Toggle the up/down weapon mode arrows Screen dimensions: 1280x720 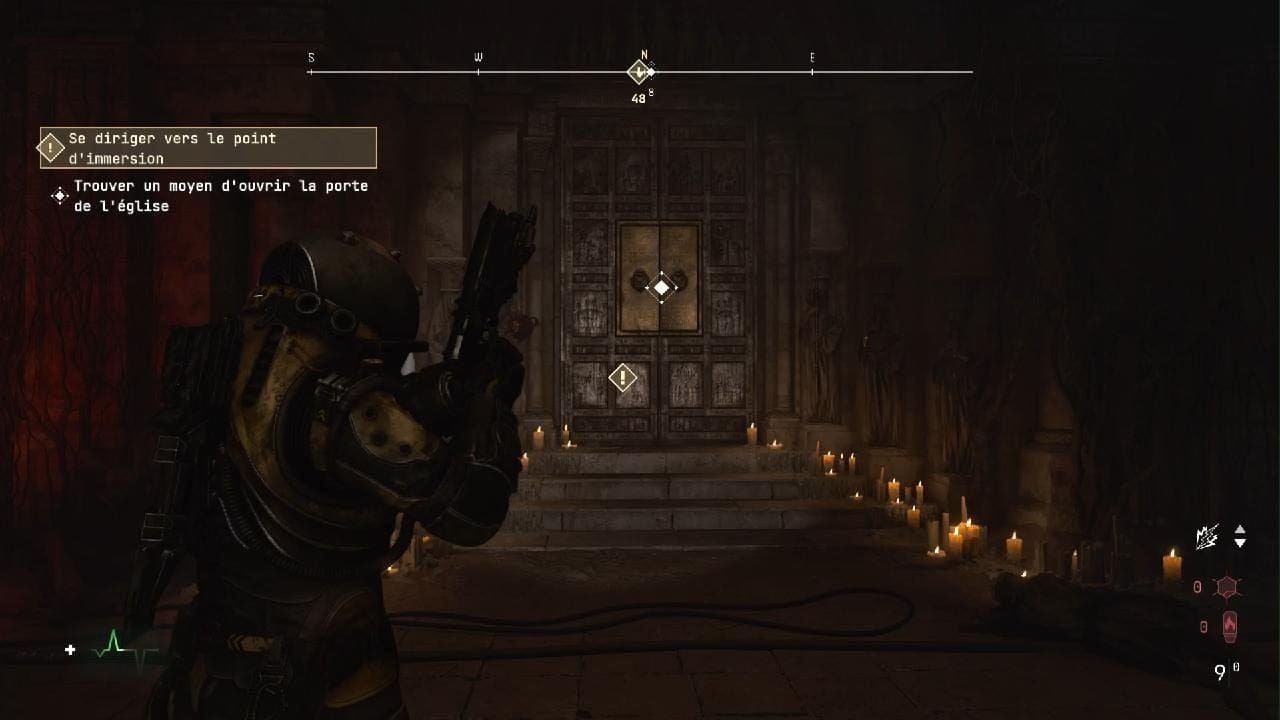pyautogui.click(x=1240, y=536)
